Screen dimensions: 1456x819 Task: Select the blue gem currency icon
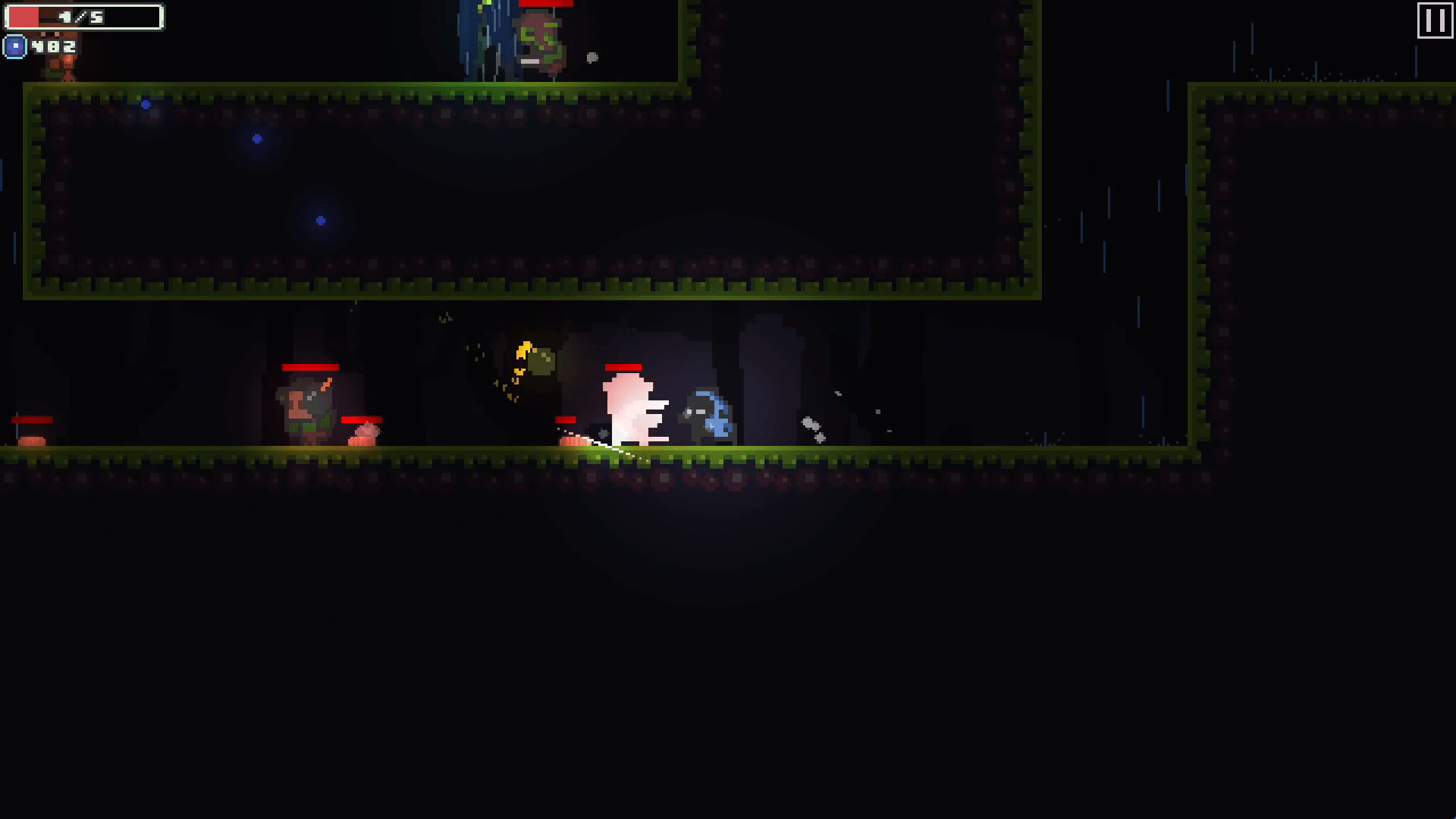point(14,47)
